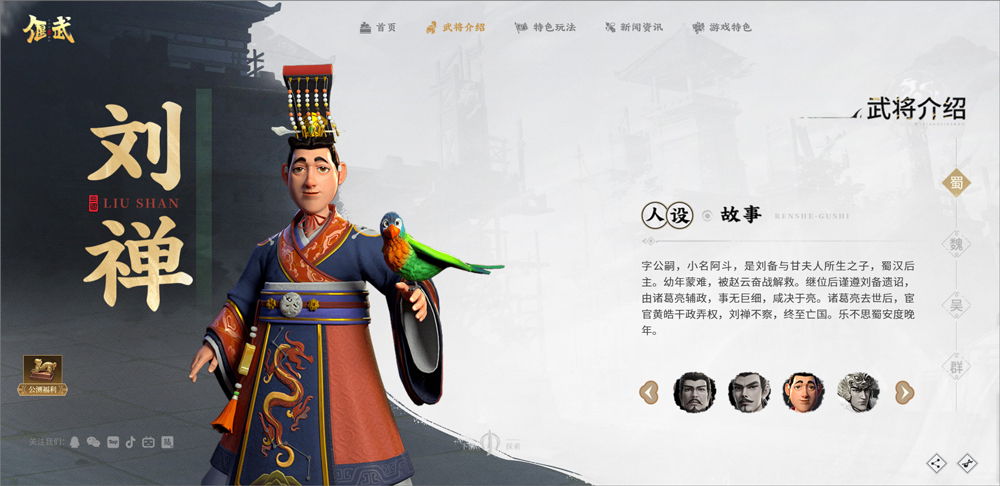
Task: Open the Bilibili follow icon
Action: coord(148,441)
